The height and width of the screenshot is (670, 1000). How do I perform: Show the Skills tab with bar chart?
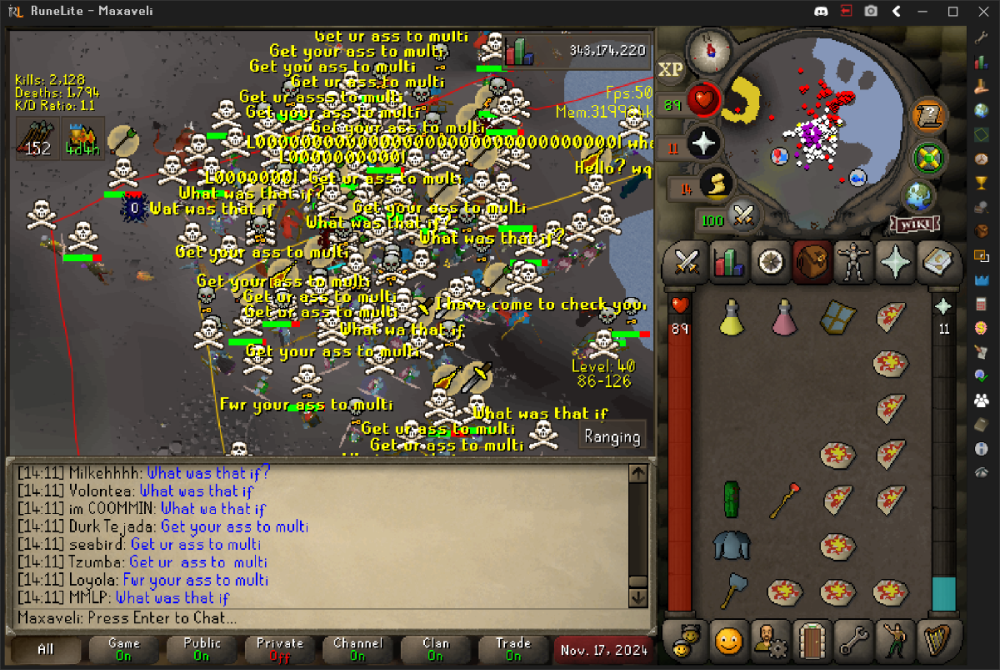pos(728,262)
